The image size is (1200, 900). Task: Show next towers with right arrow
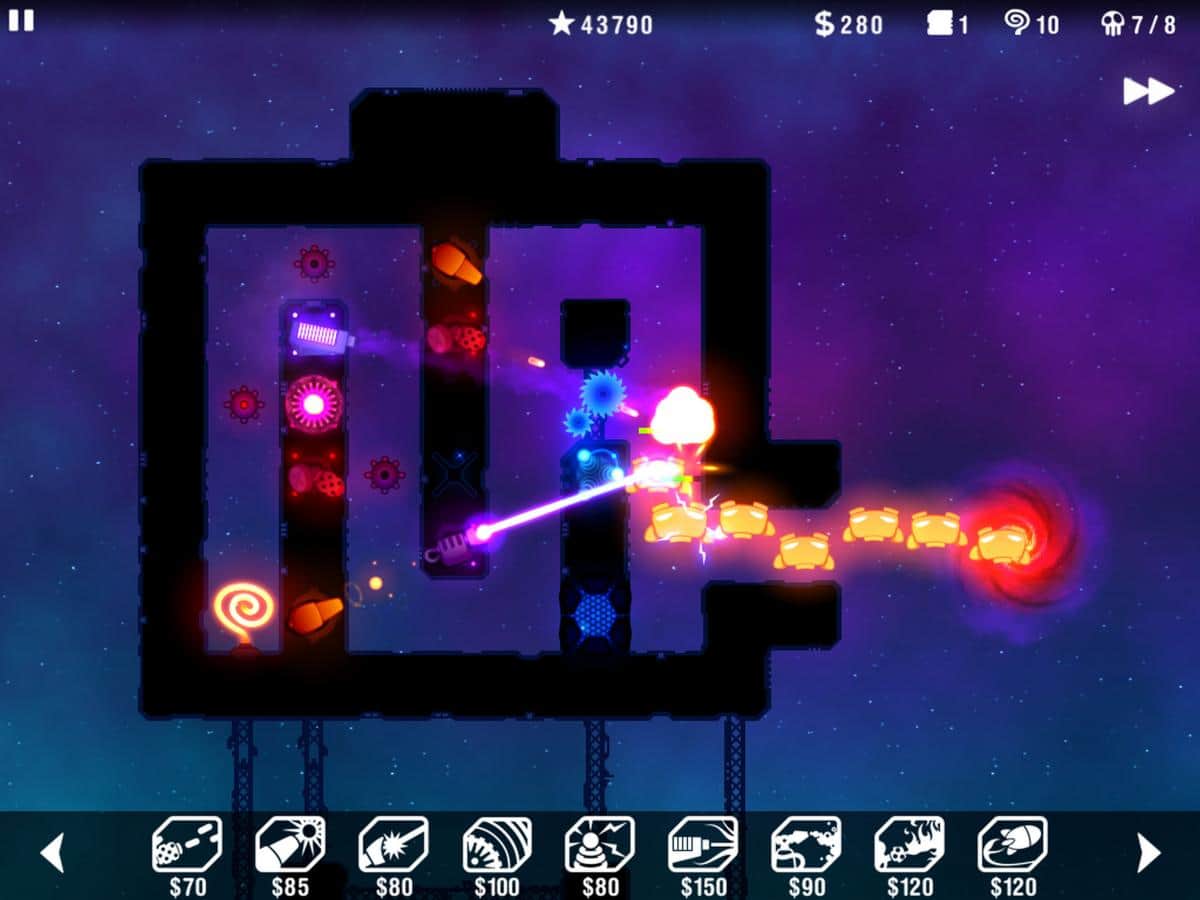point(1149,852)
